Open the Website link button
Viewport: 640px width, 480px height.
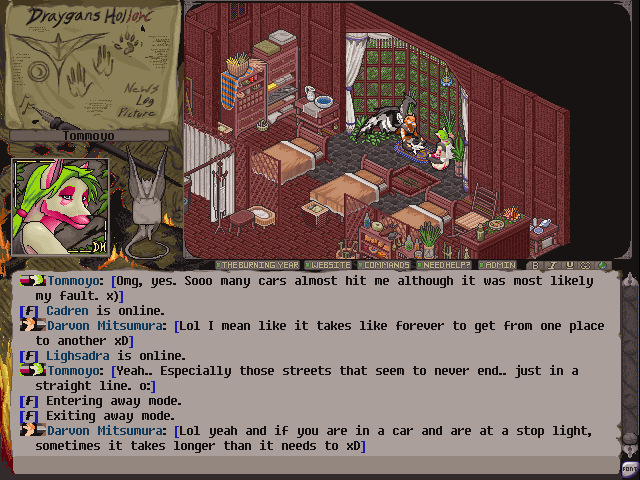pyautogui.click(x=328, y=265)
